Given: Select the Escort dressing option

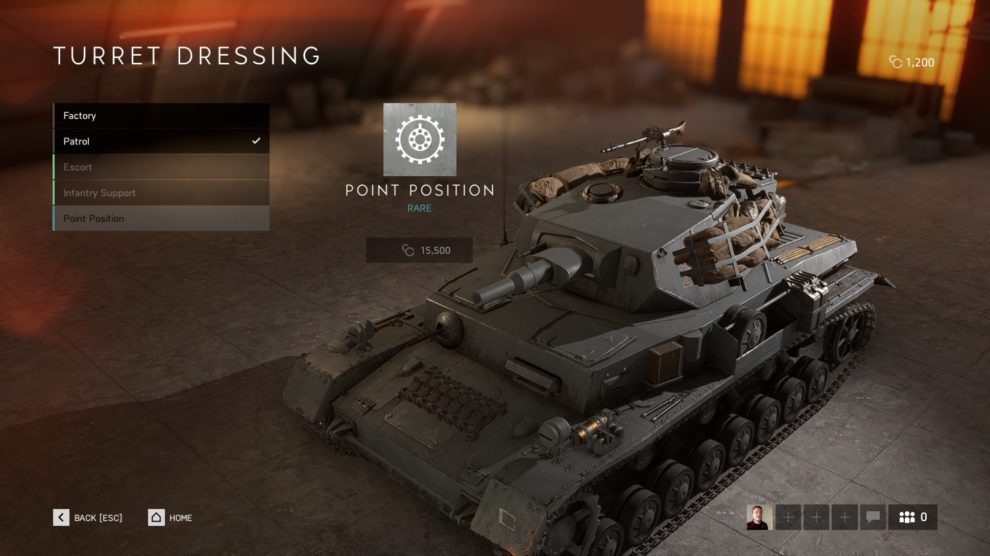Looking at the screenshot, I should [160, 167].
